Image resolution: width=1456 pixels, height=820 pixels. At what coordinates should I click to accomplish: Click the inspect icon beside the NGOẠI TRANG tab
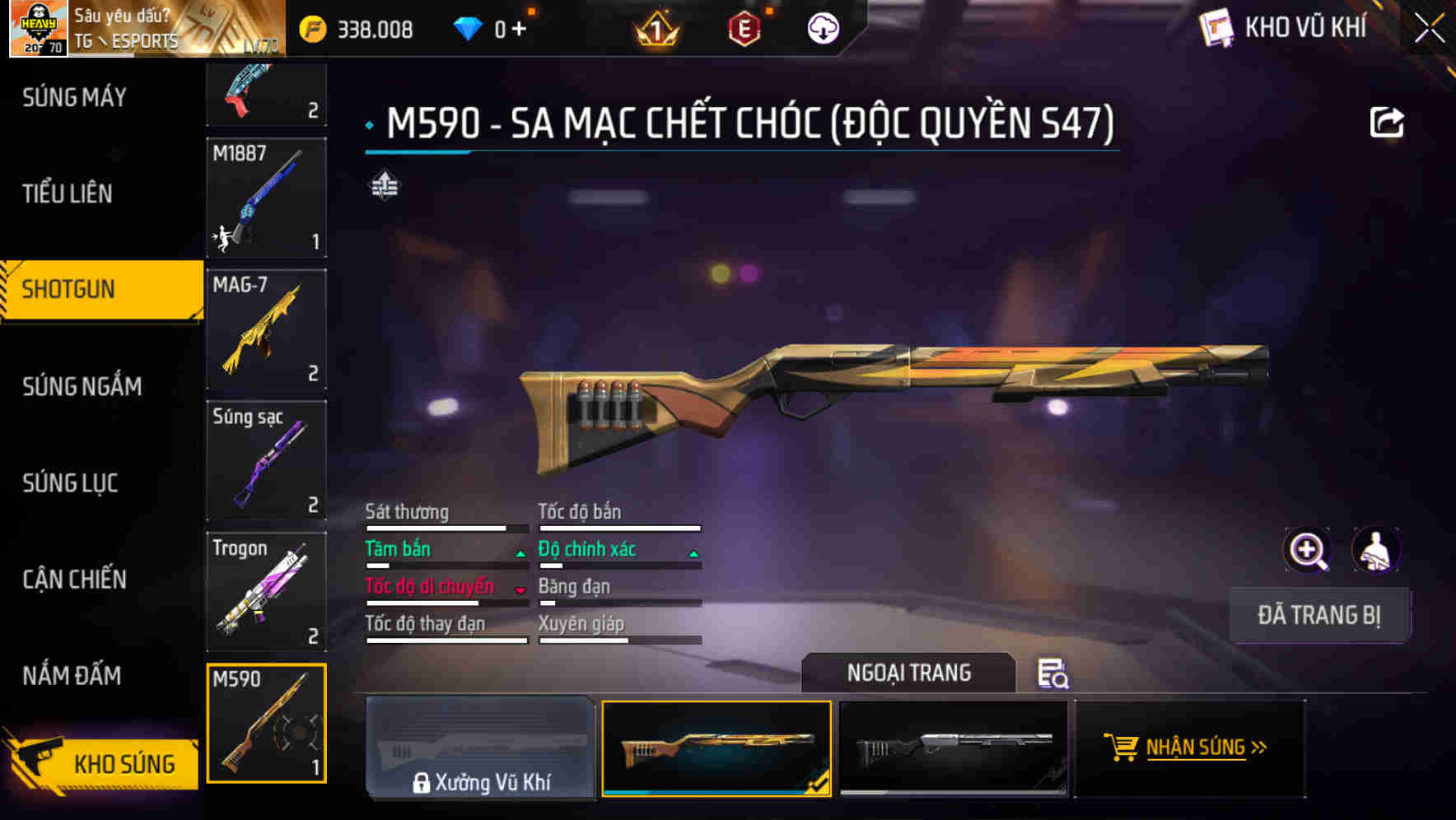click(1054, 675)
